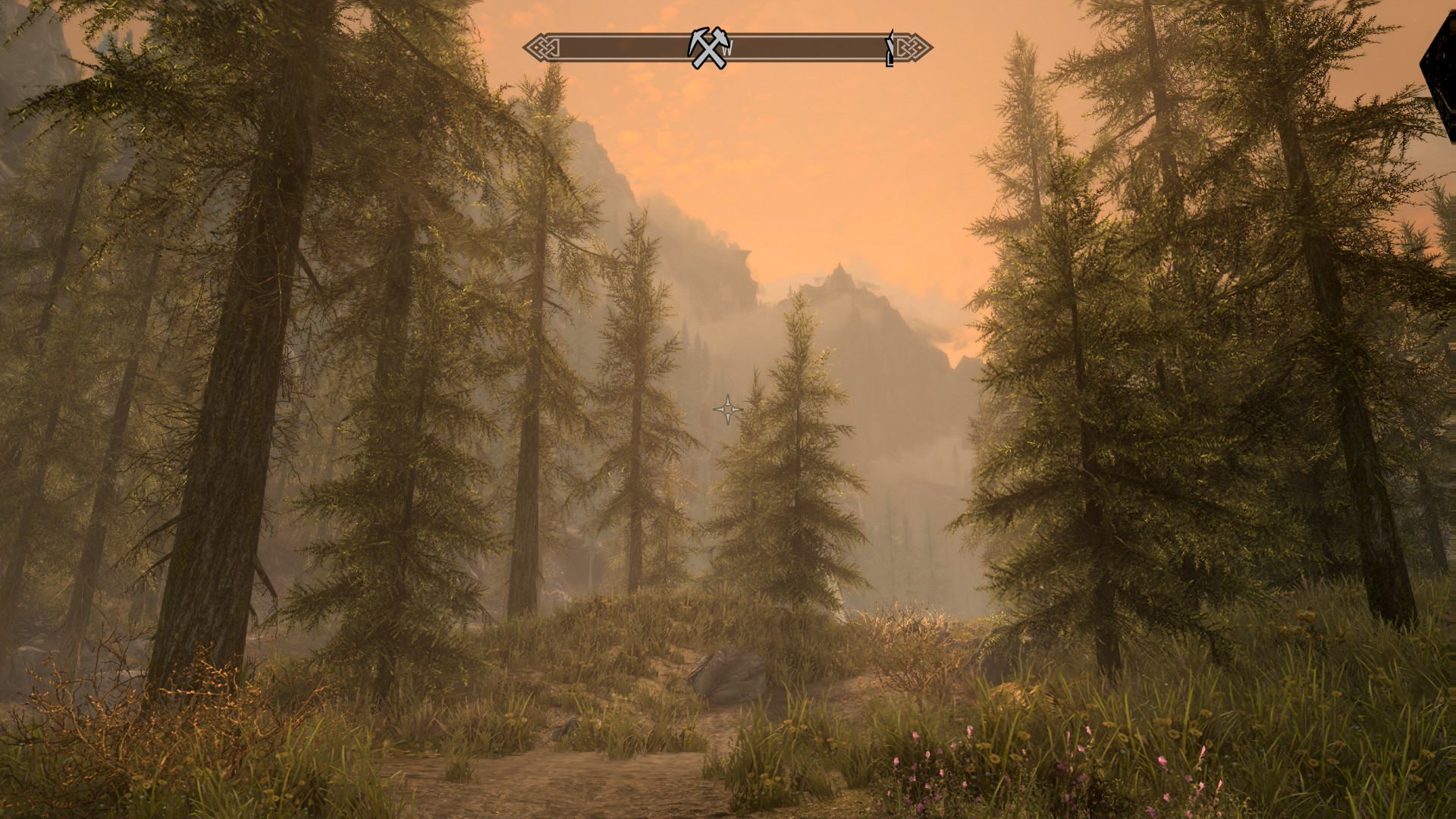Click the crossed-pickaxes mine marker on the compass
This screenshot has height=819, width=1456.
[709, 48]
